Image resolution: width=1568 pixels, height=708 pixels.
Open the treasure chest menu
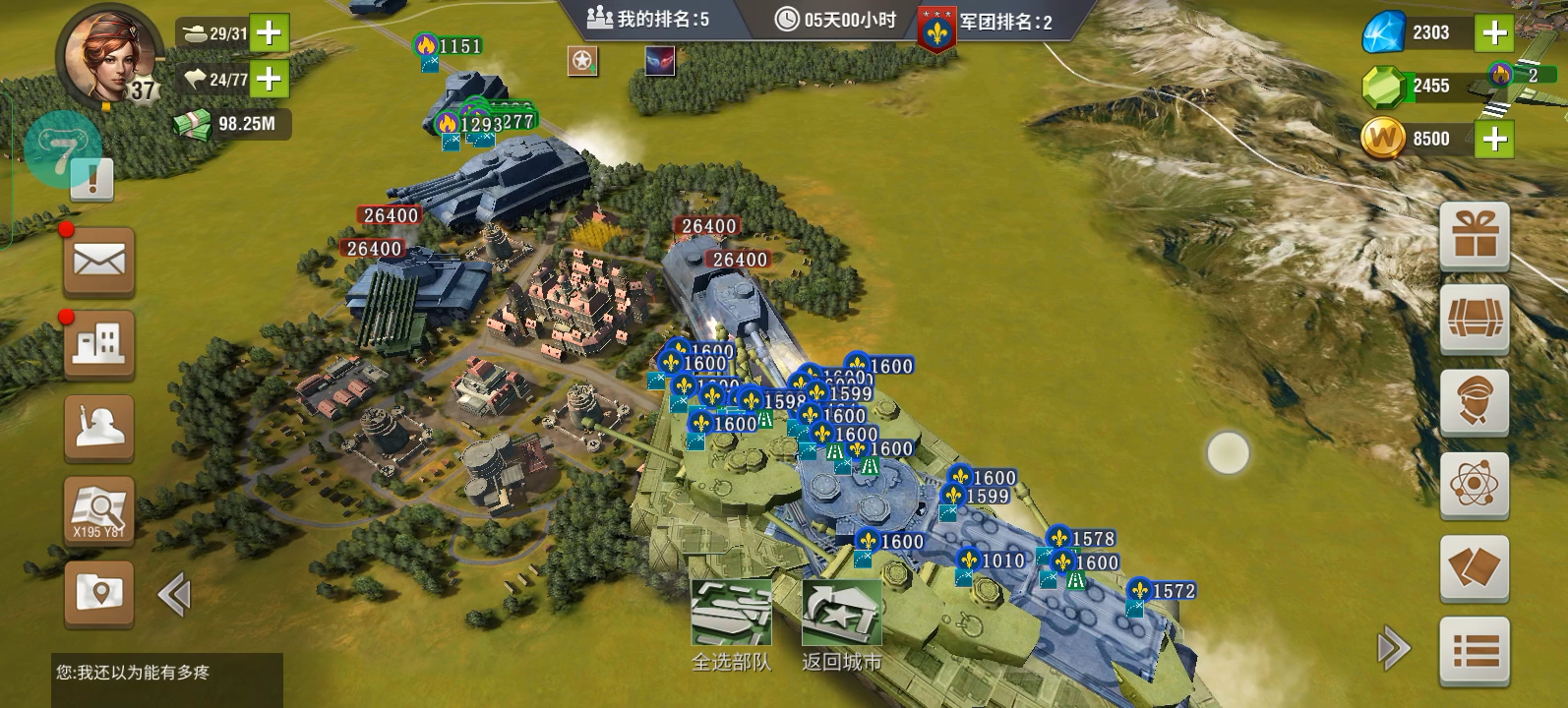pyautogui.click(x=1475, y=319)
